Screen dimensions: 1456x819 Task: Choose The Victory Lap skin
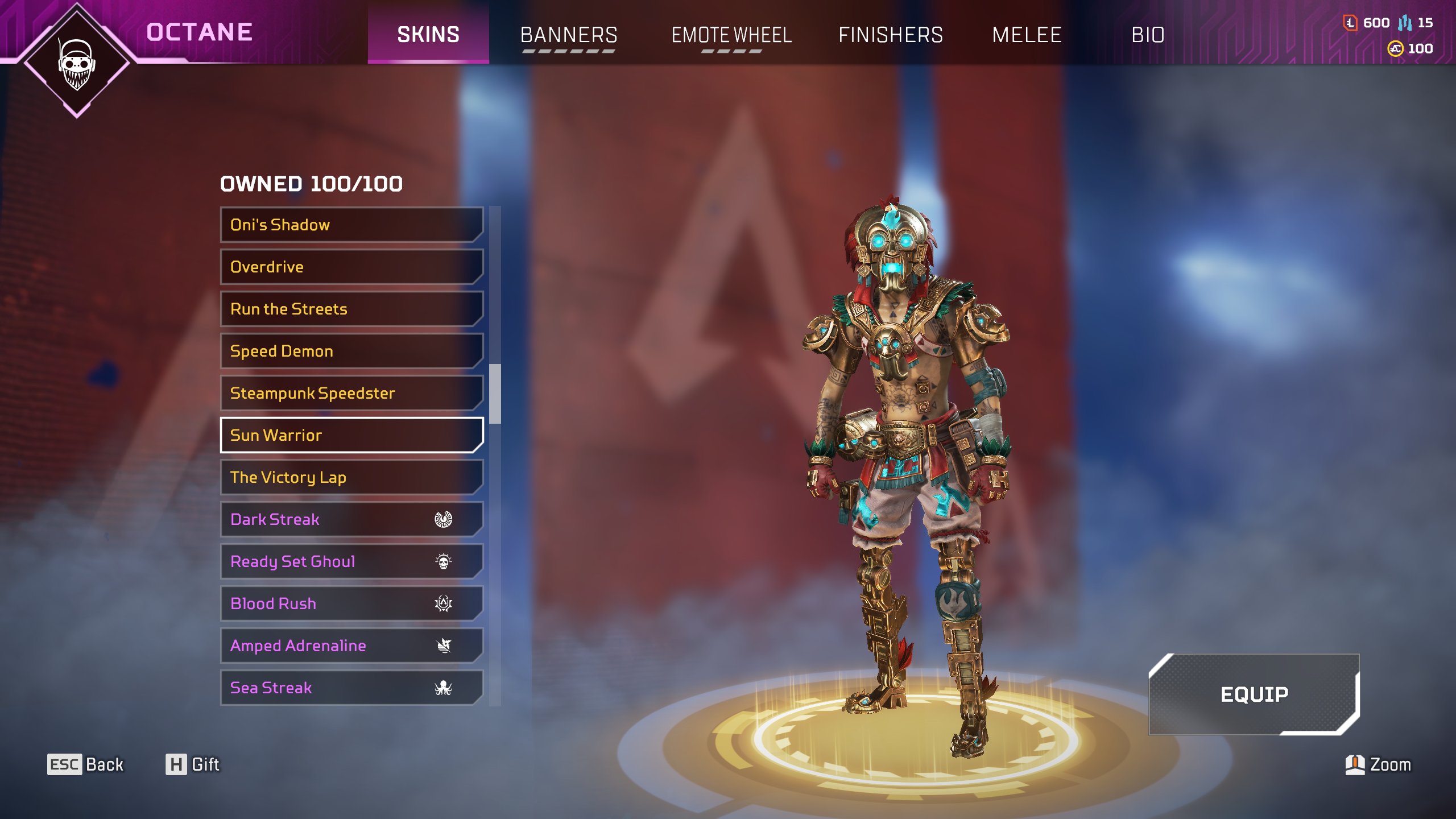(351, 477)
